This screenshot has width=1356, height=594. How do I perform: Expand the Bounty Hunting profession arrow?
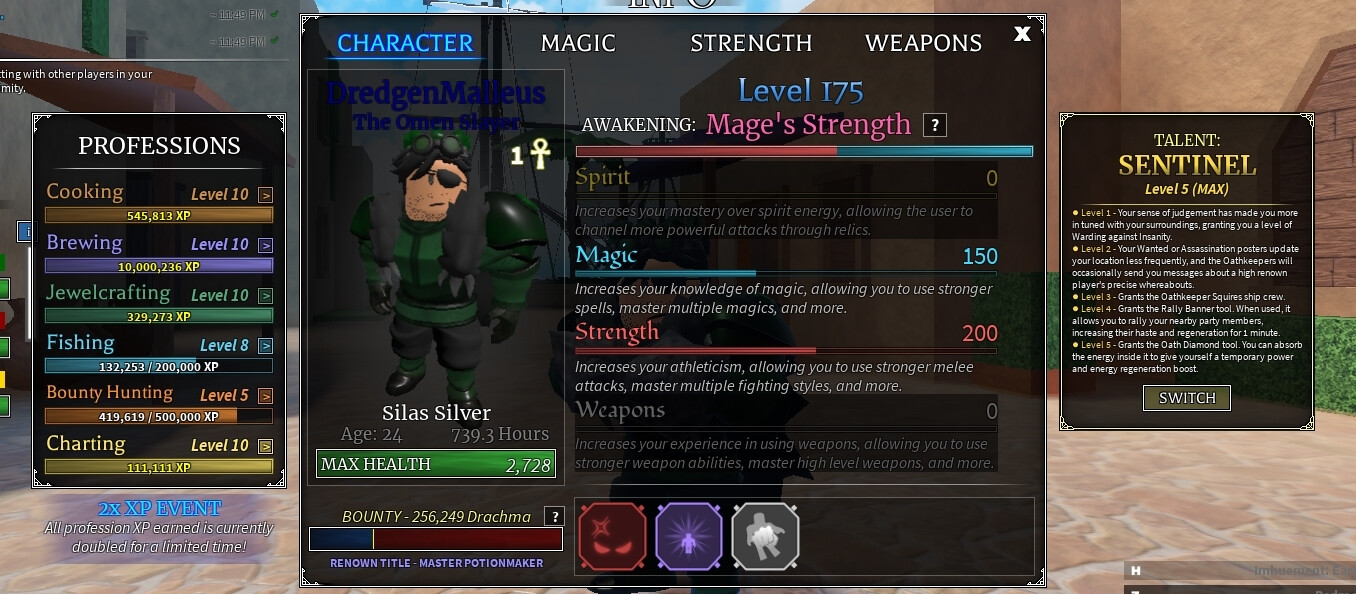pyautogui.click(x=265, y=396)
